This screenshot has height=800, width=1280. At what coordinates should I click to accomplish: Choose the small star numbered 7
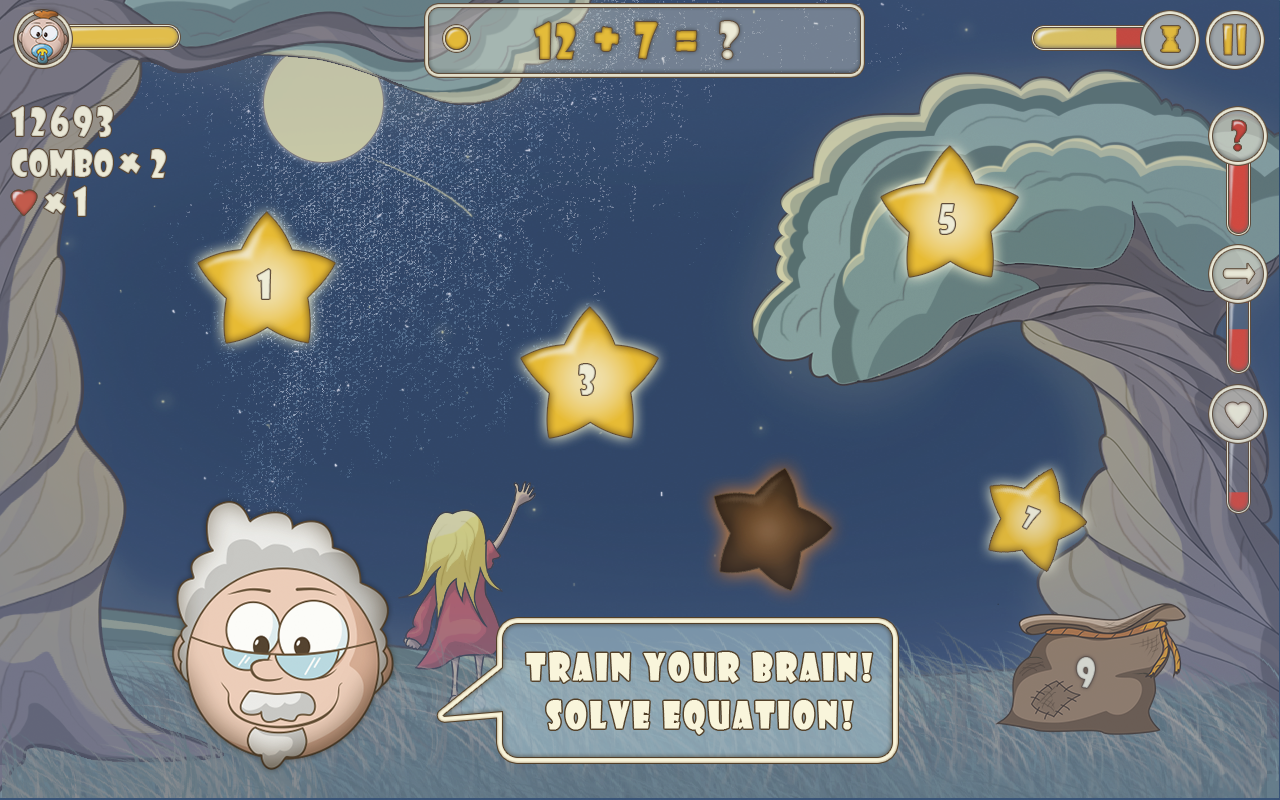1028,516
